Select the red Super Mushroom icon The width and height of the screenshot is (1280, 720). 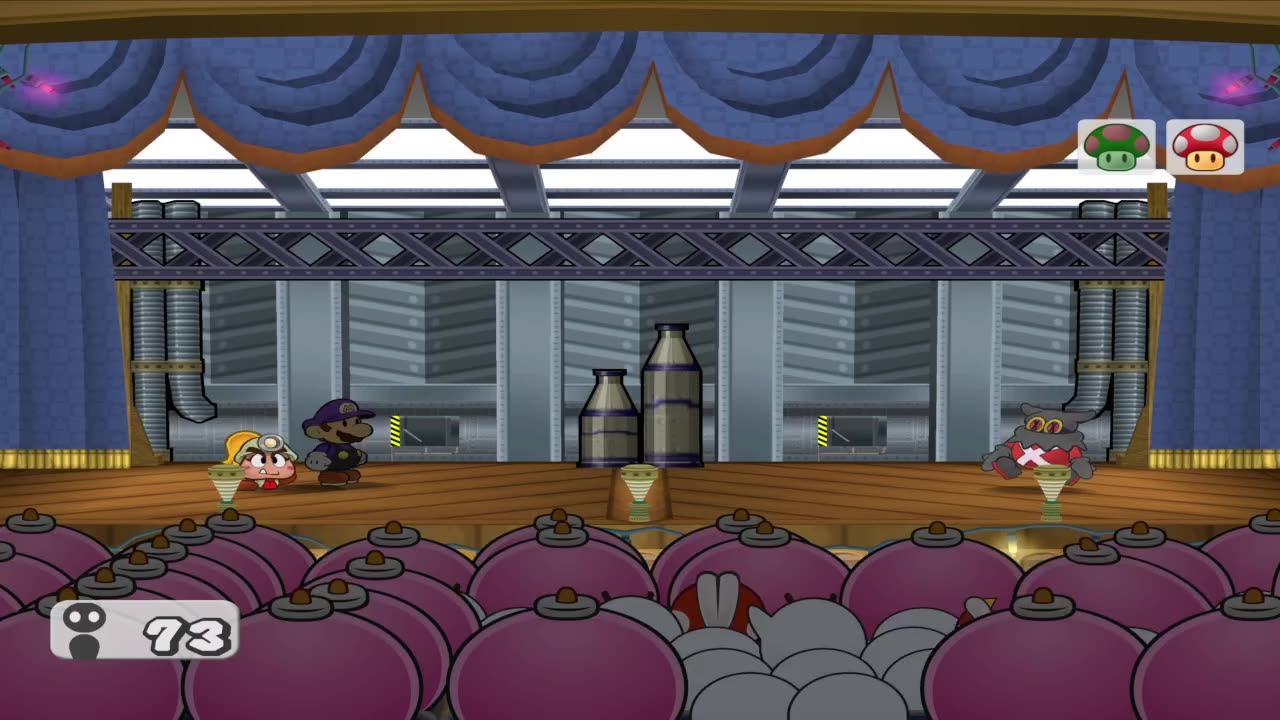click(x=1204, y=147)
